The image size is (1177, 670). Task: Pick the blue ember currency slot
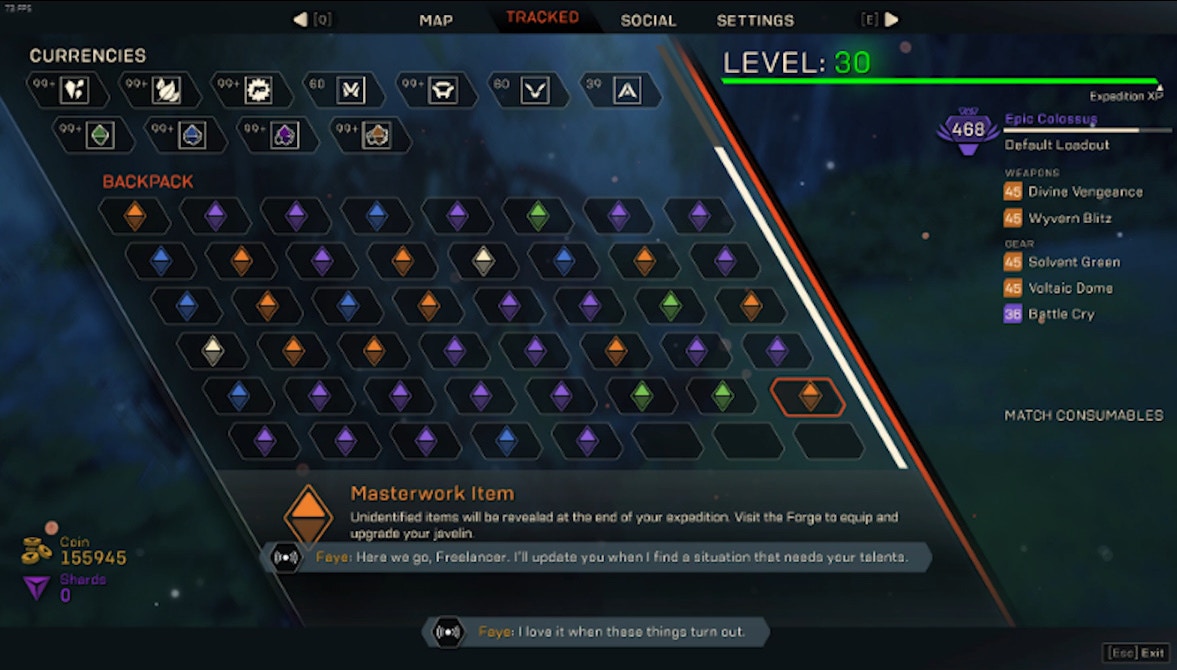point(191,135)
